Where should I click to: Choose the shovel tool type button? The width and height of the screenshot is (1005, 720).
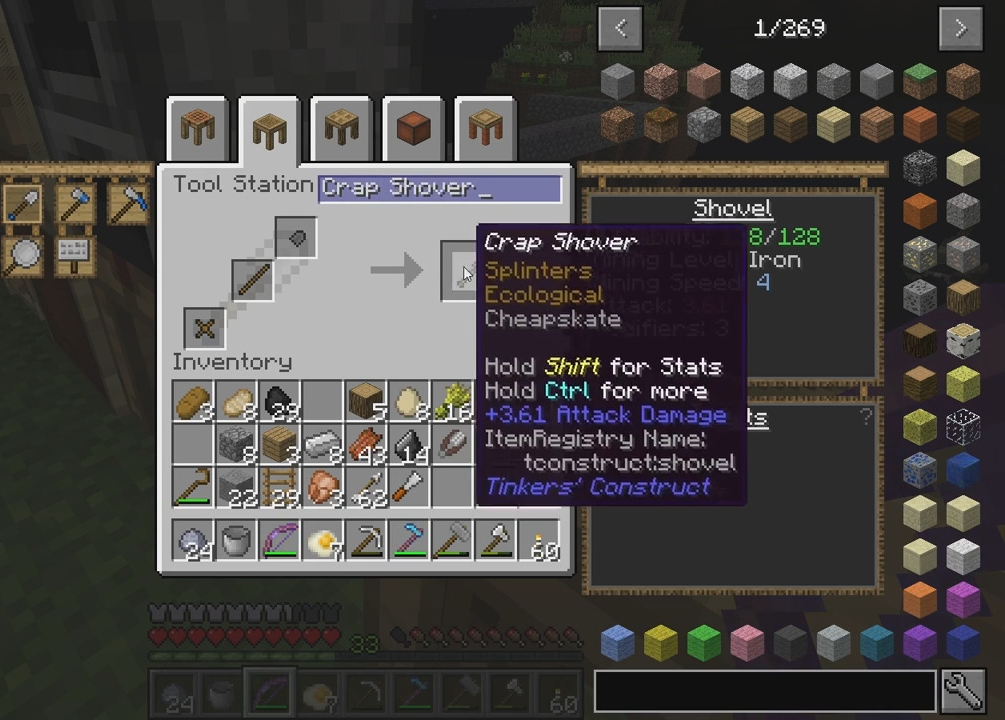coord(24,204)
